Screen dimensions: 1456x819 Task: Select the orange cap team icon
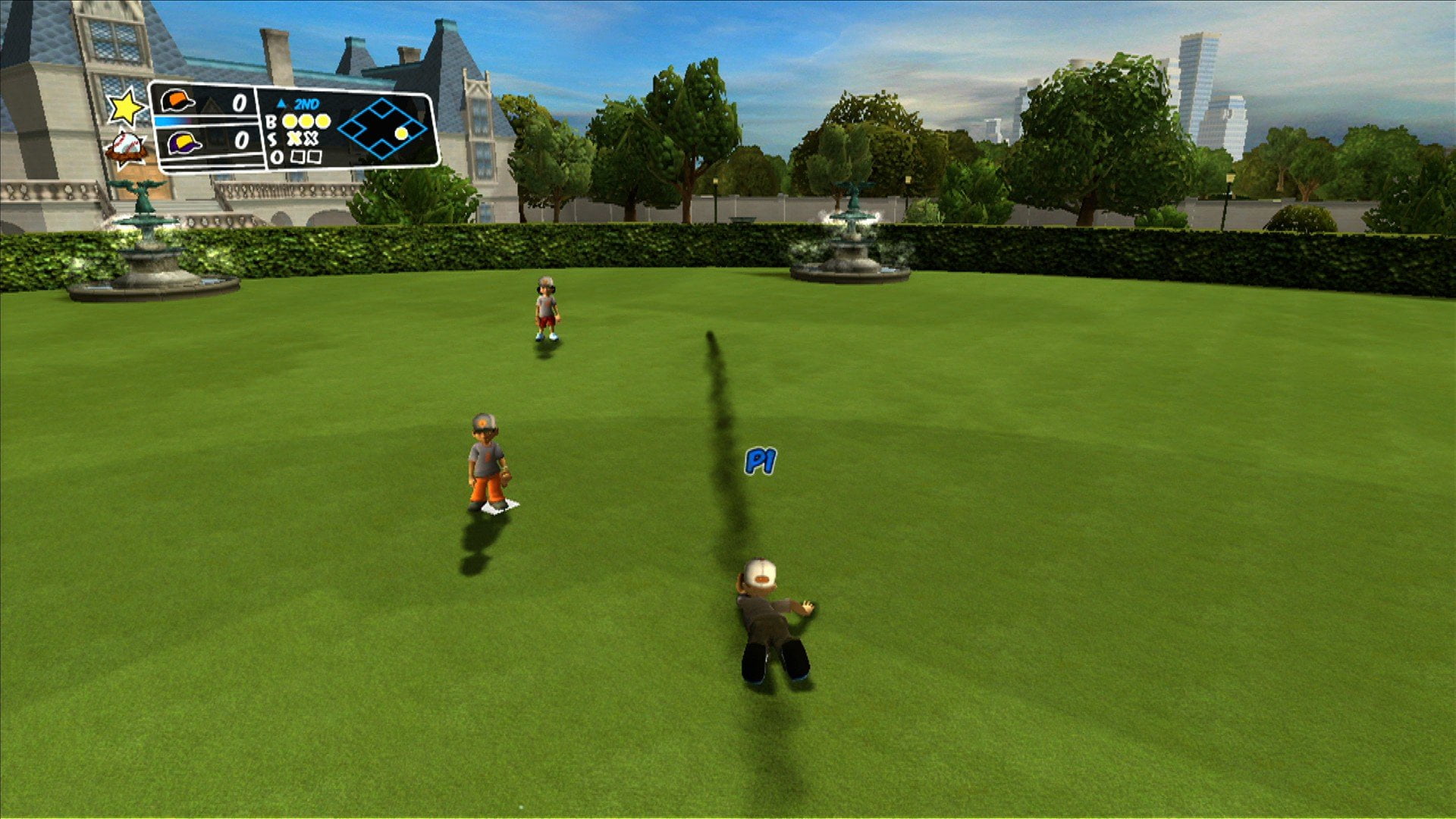point(177,101)
